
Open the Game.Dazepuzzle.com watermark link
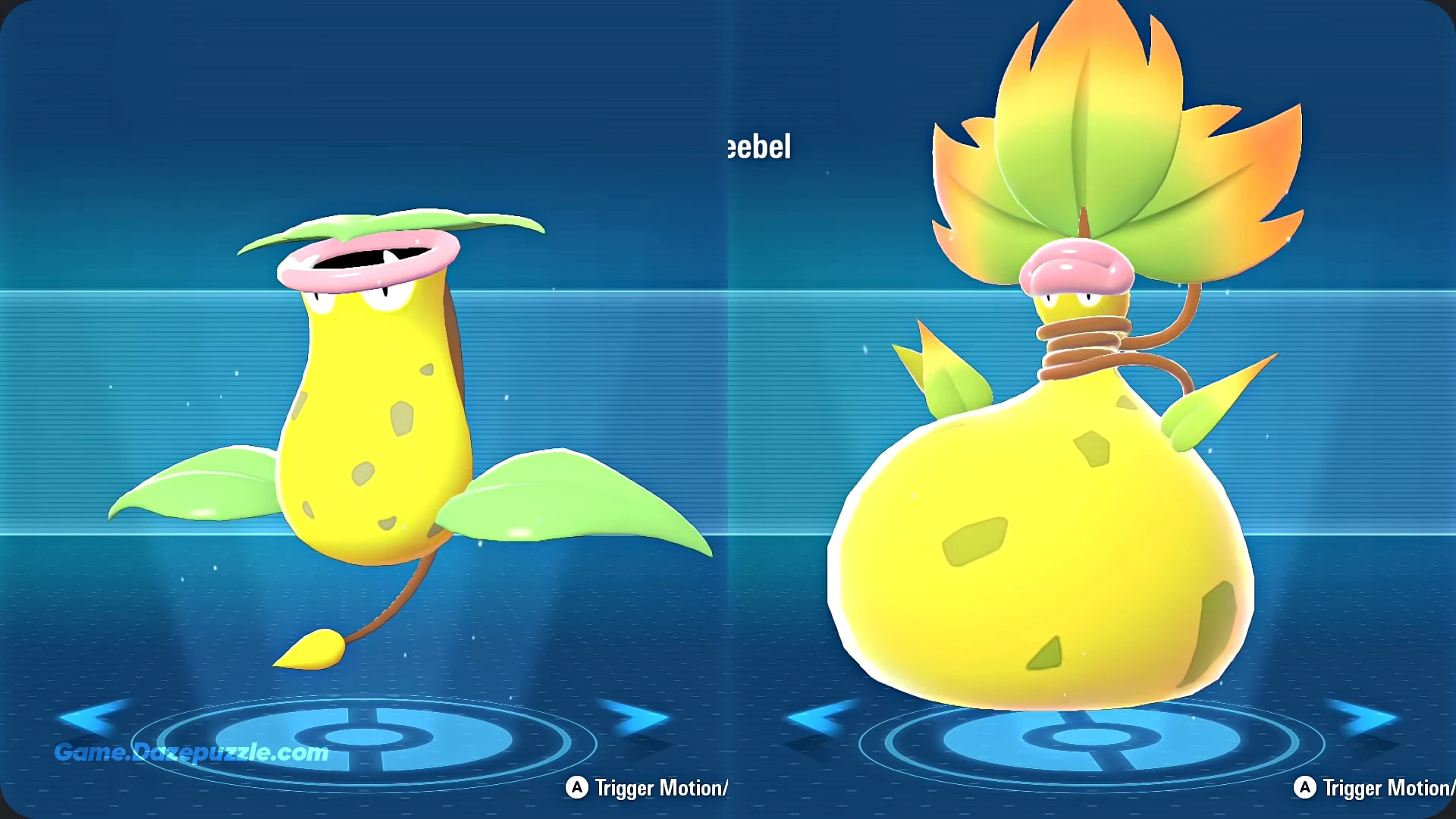(x=191, y=753)
